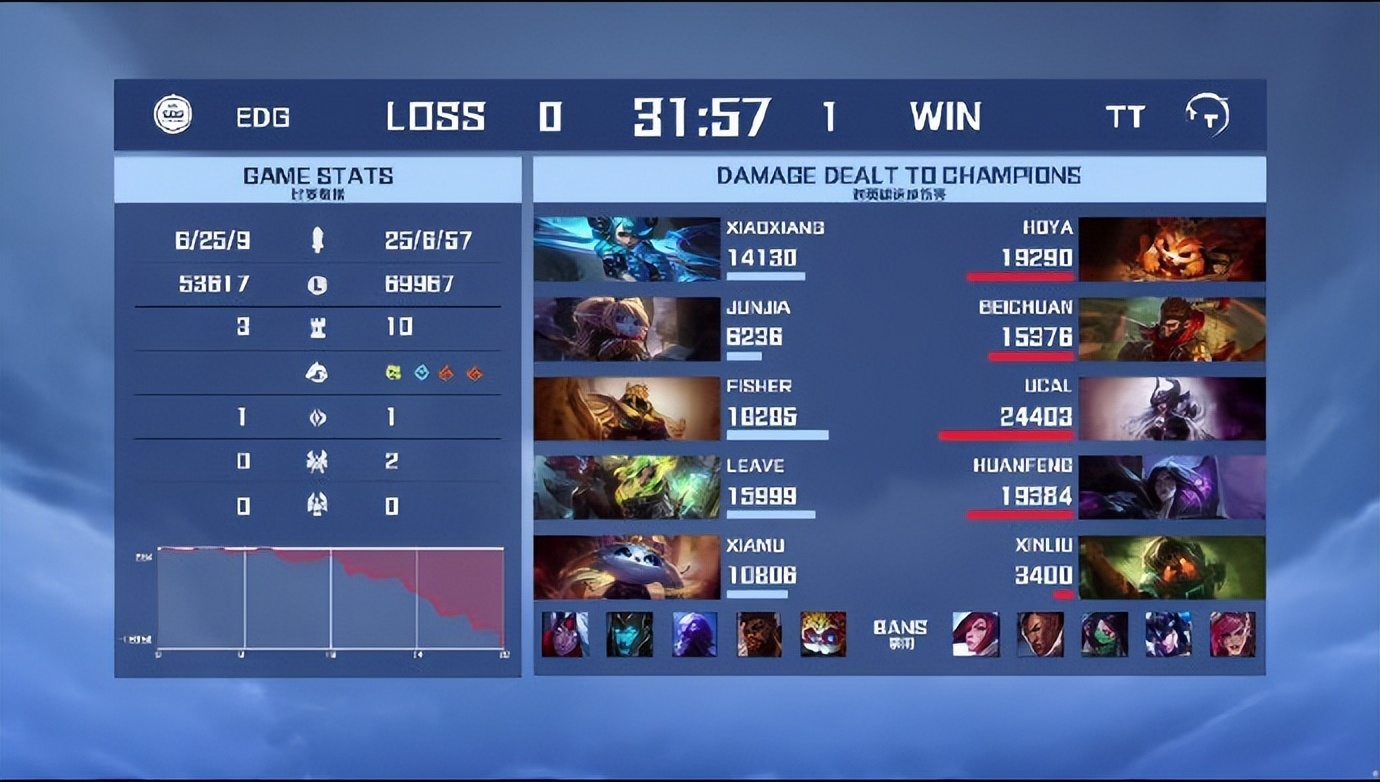This screenshot has width=1380, height=782.
Task: Select the Baron Nashor icon in the stats column
Action: click(318, 461)
